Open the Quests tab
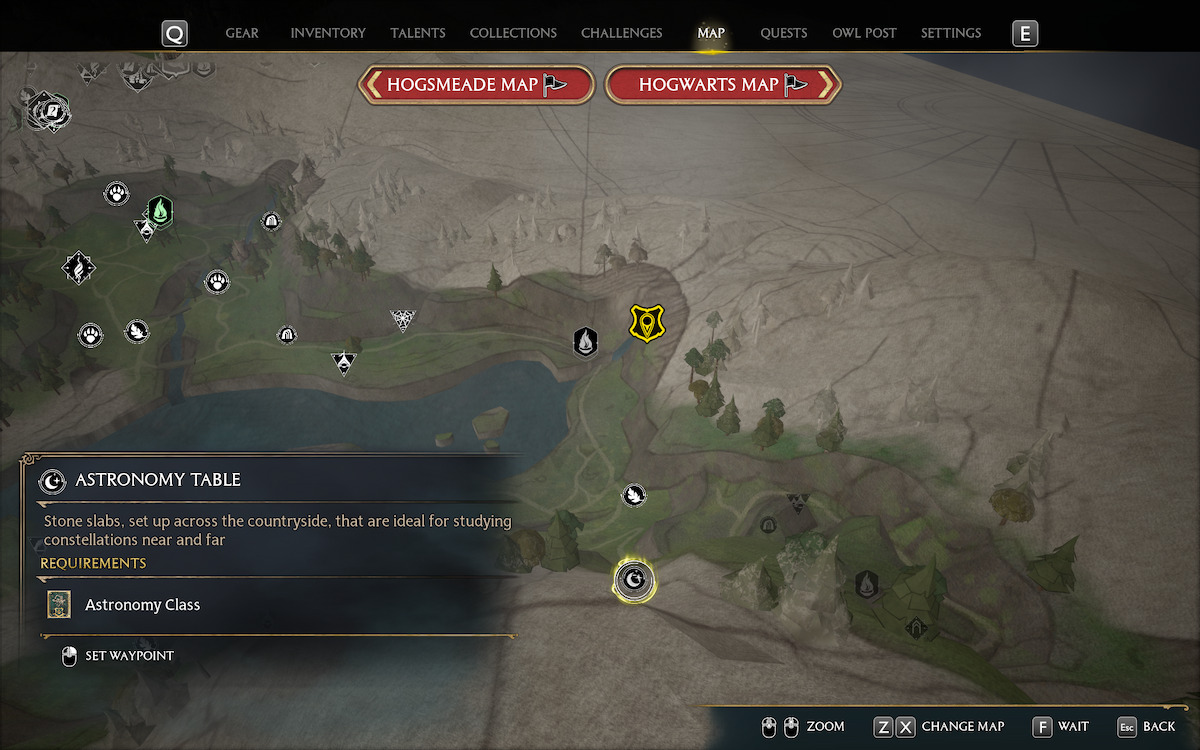 783,33
